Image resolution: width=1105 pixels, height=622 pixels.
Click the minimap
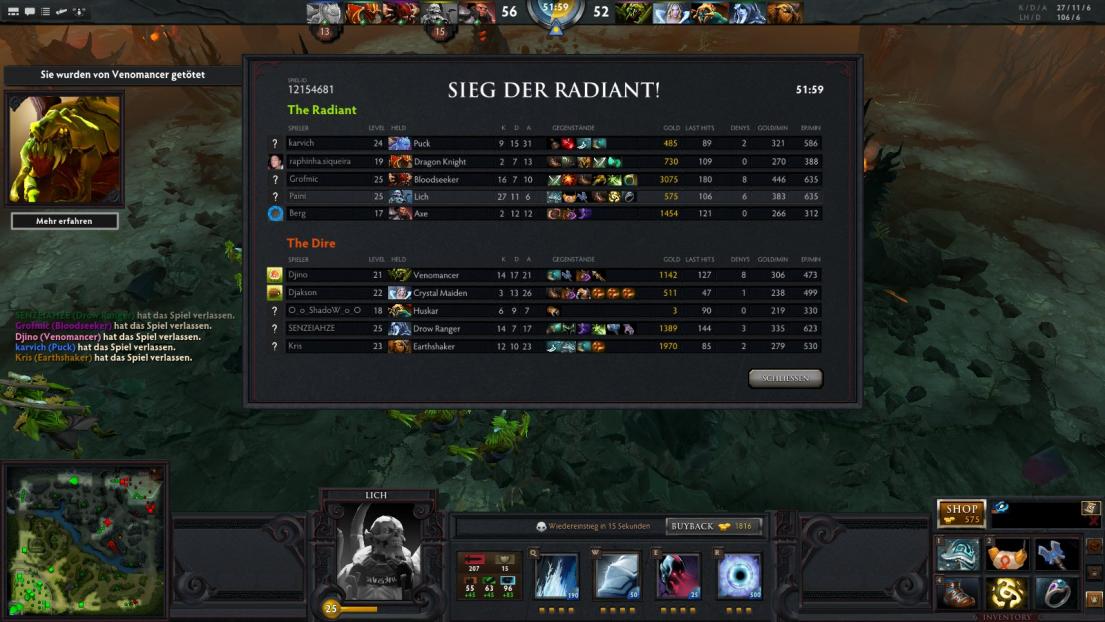84,541
